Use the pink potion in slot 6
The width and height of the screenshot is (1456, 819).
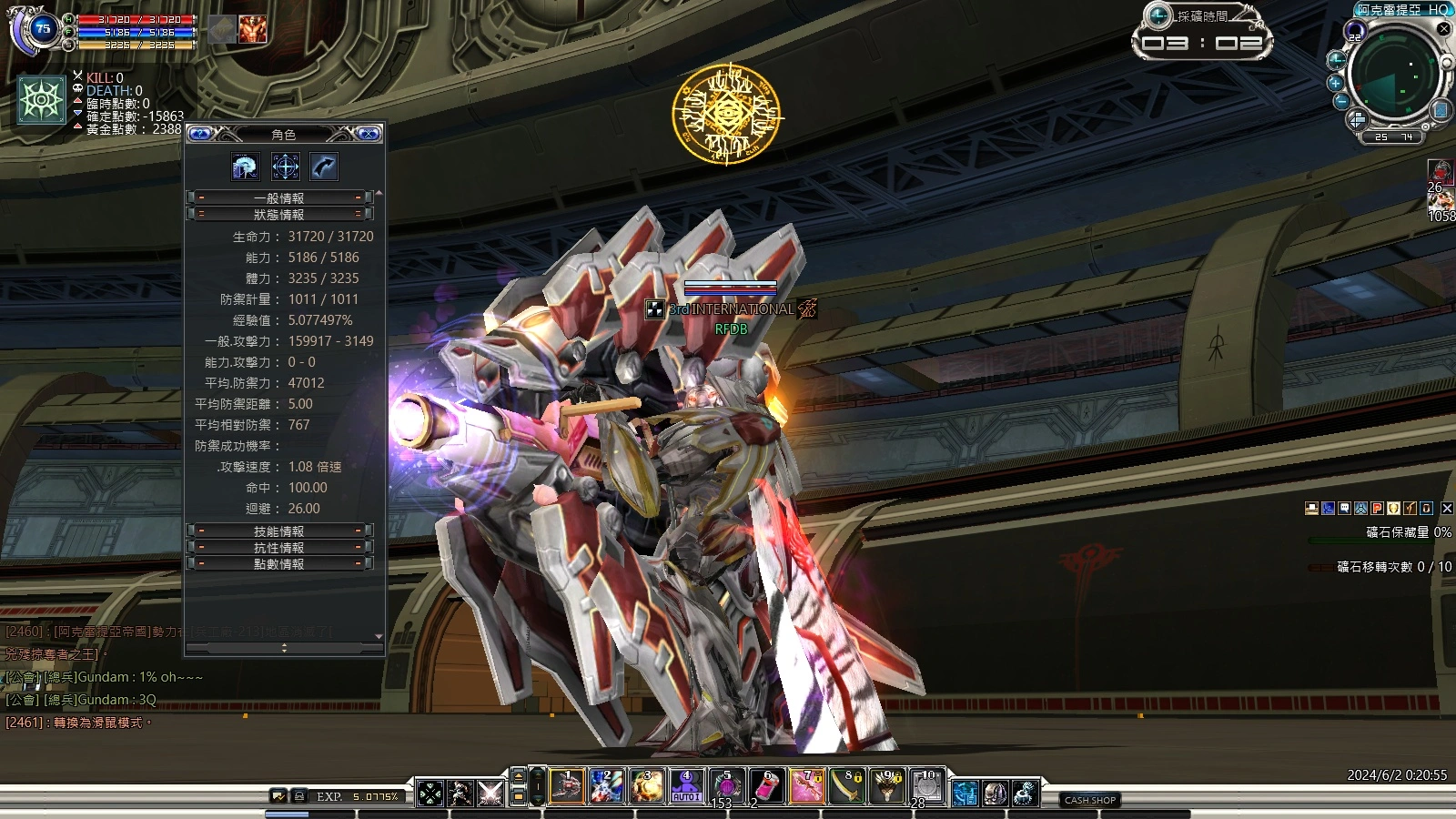click(x=767, y=786)
